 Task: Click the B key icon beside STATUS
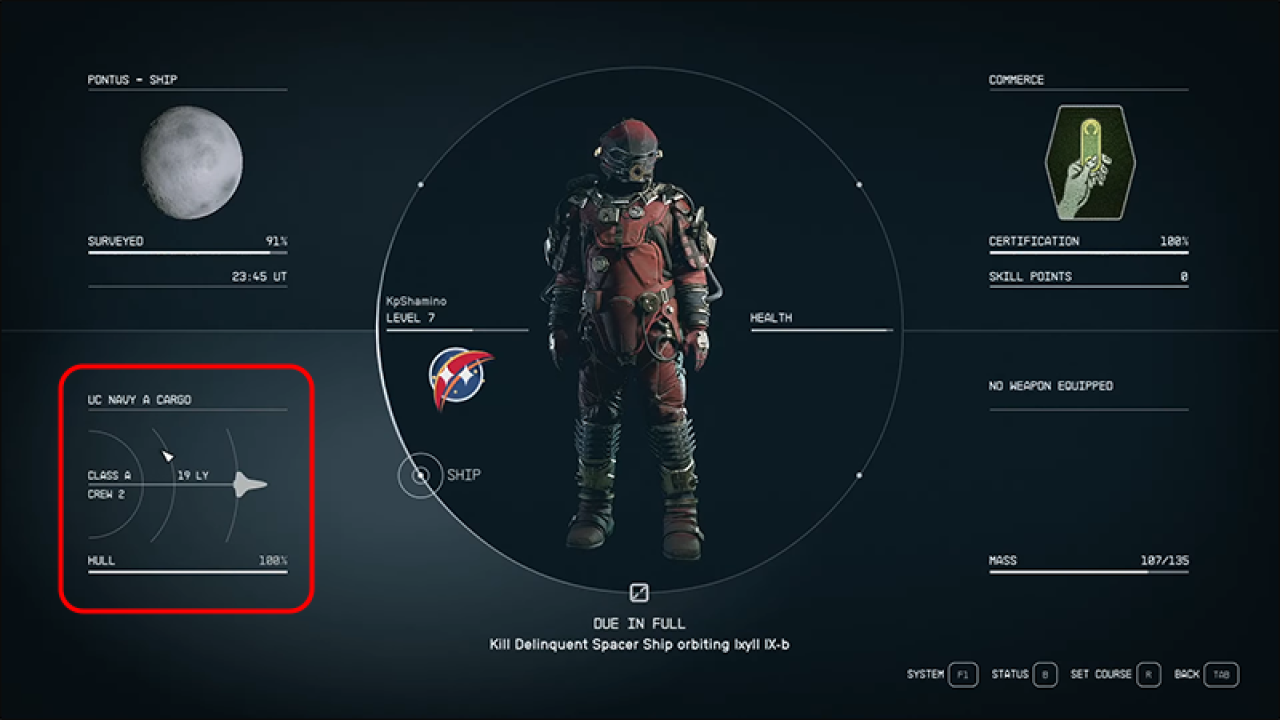(x=1043, y=674)
